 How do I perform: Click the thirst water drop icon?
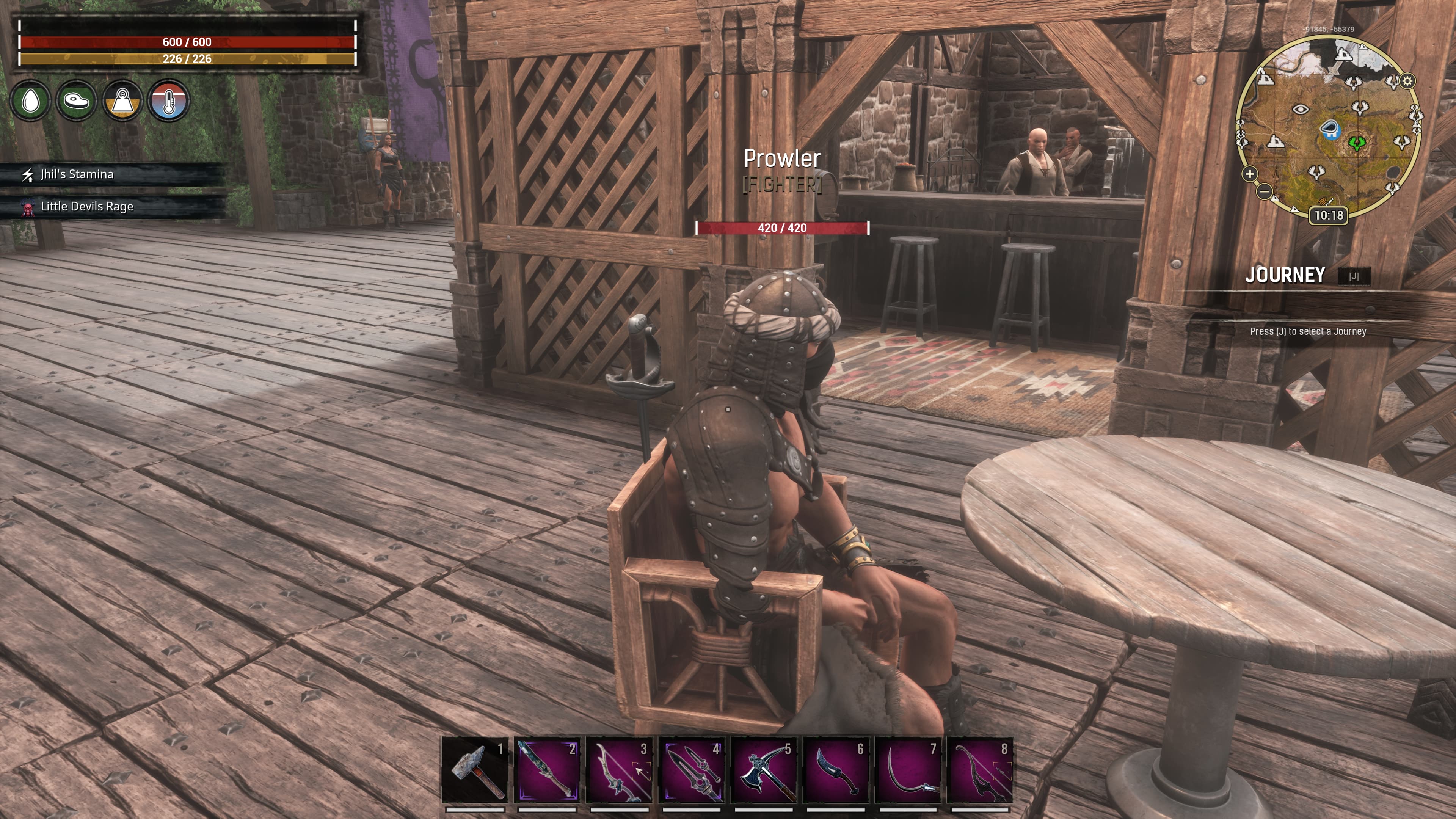pyautogui.click(x=30, y=101)
